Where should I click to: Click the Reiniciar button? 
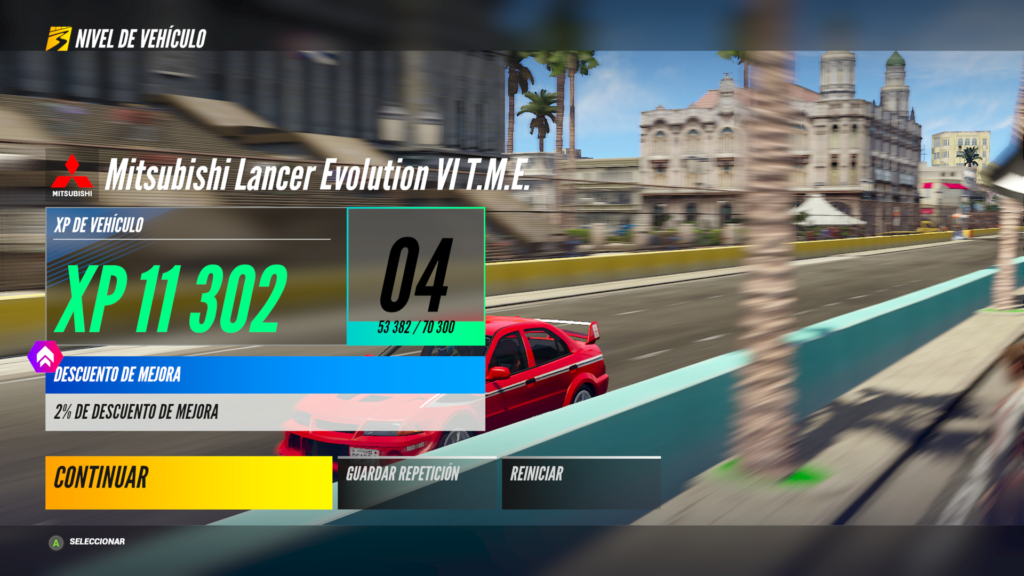[x=580, y=483]
